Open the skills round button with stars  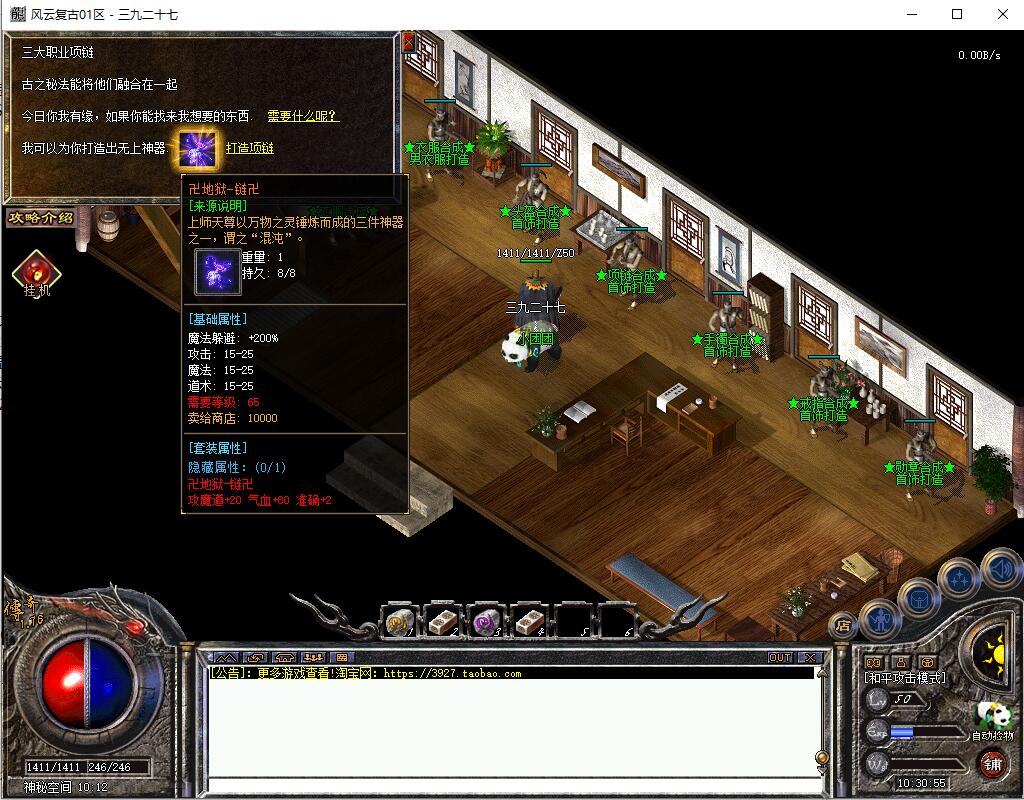(960, 577)
